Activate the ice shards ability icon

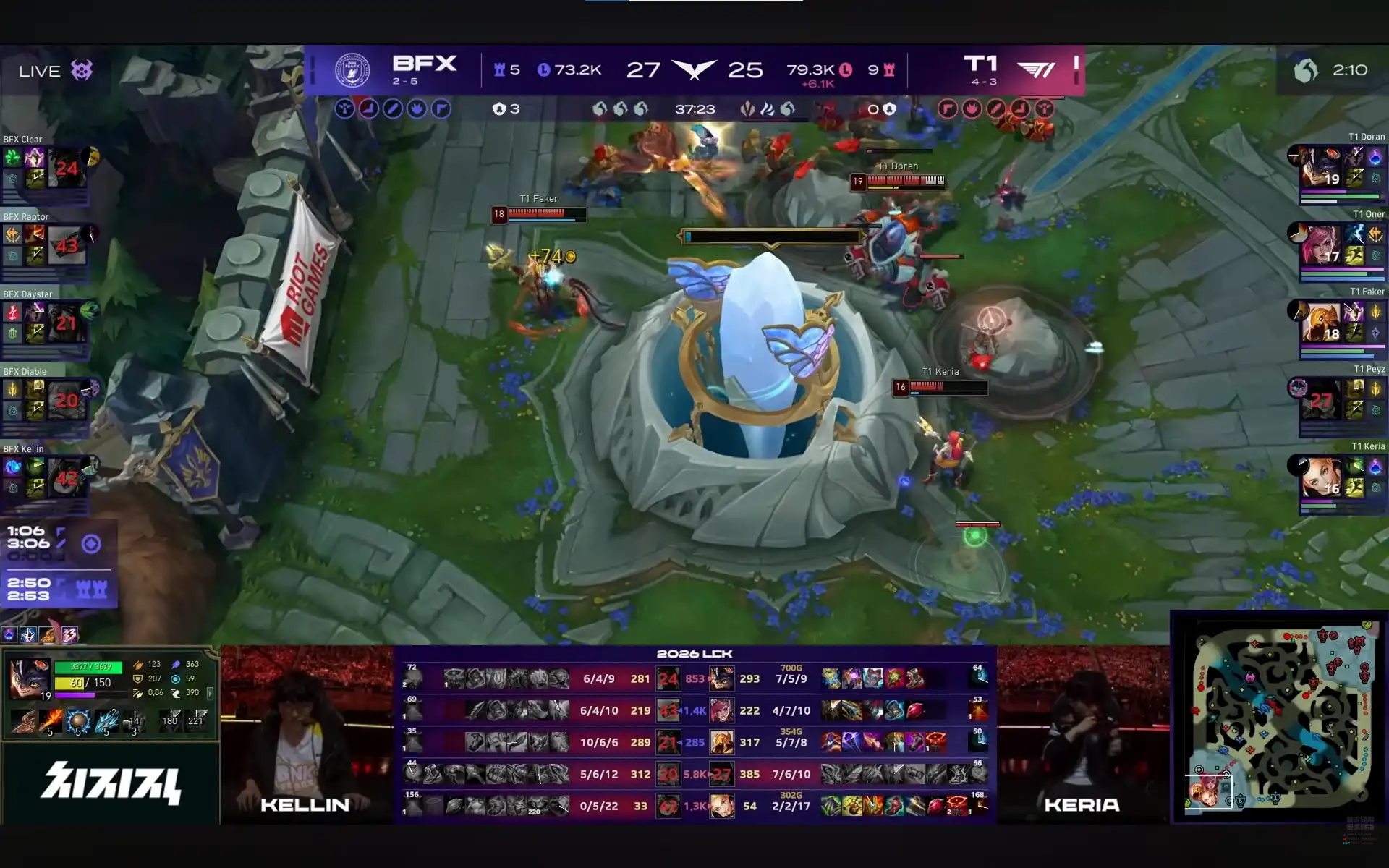106,720
